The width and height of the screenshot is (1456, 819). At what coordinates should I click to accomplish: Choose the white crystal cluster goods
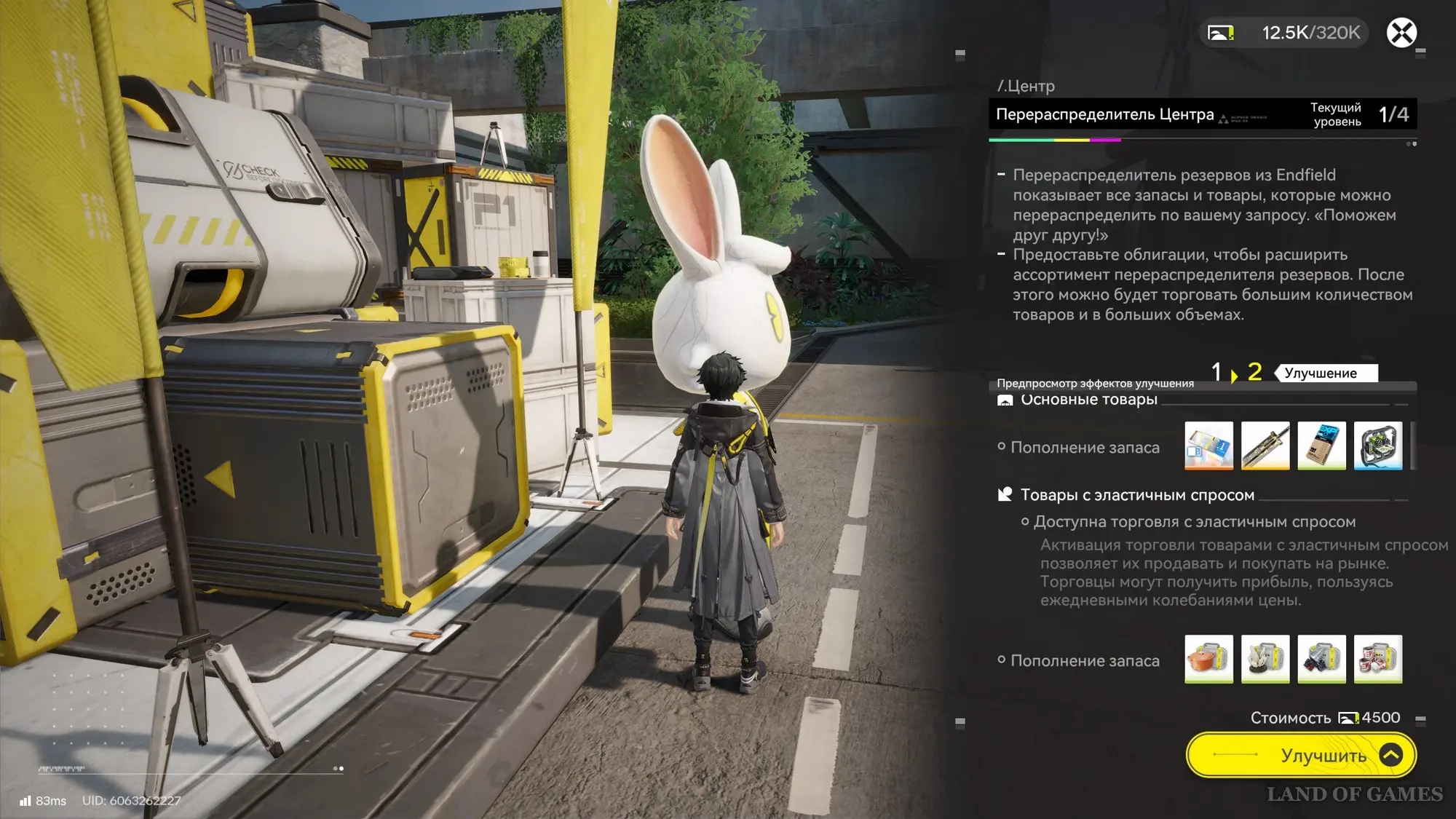tap(1265, 659)
